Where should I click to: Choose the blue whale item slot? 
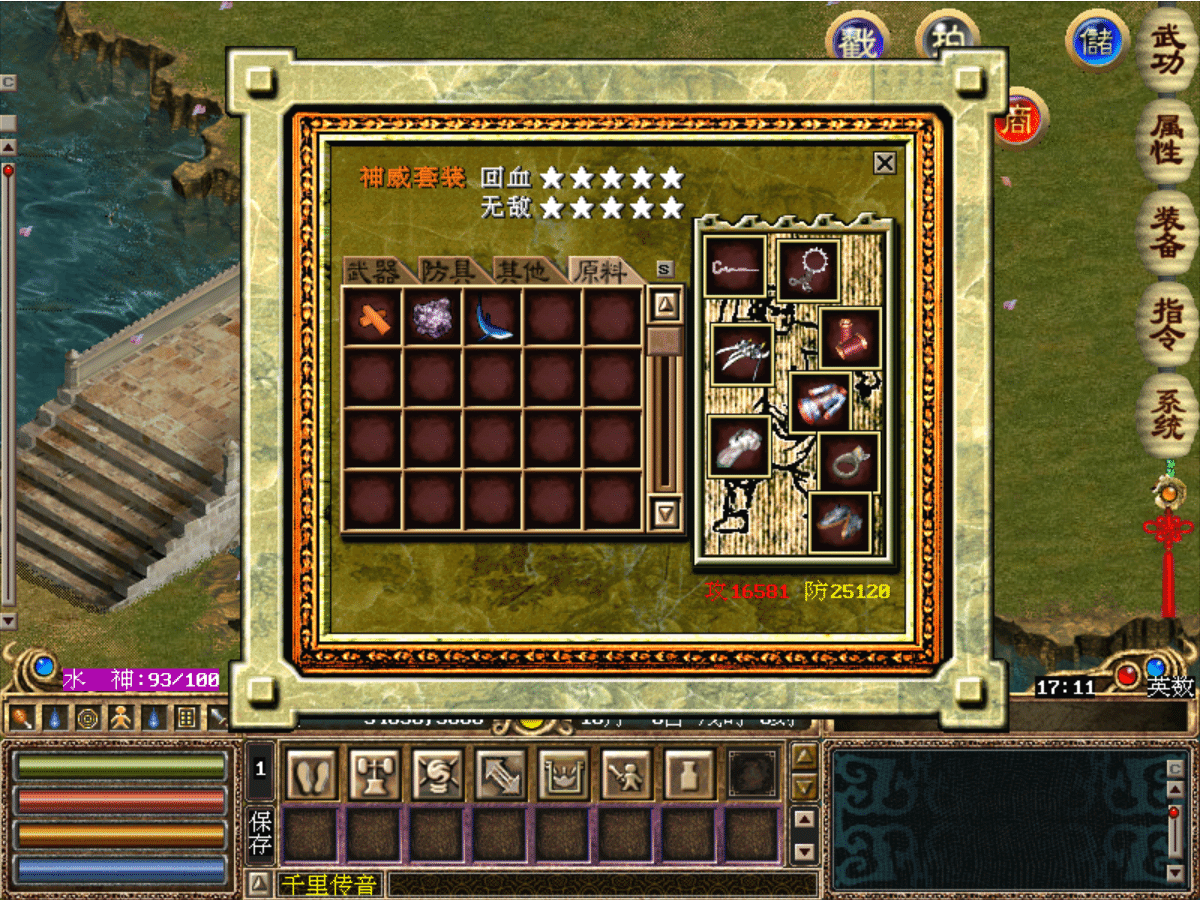coord(493,318)
